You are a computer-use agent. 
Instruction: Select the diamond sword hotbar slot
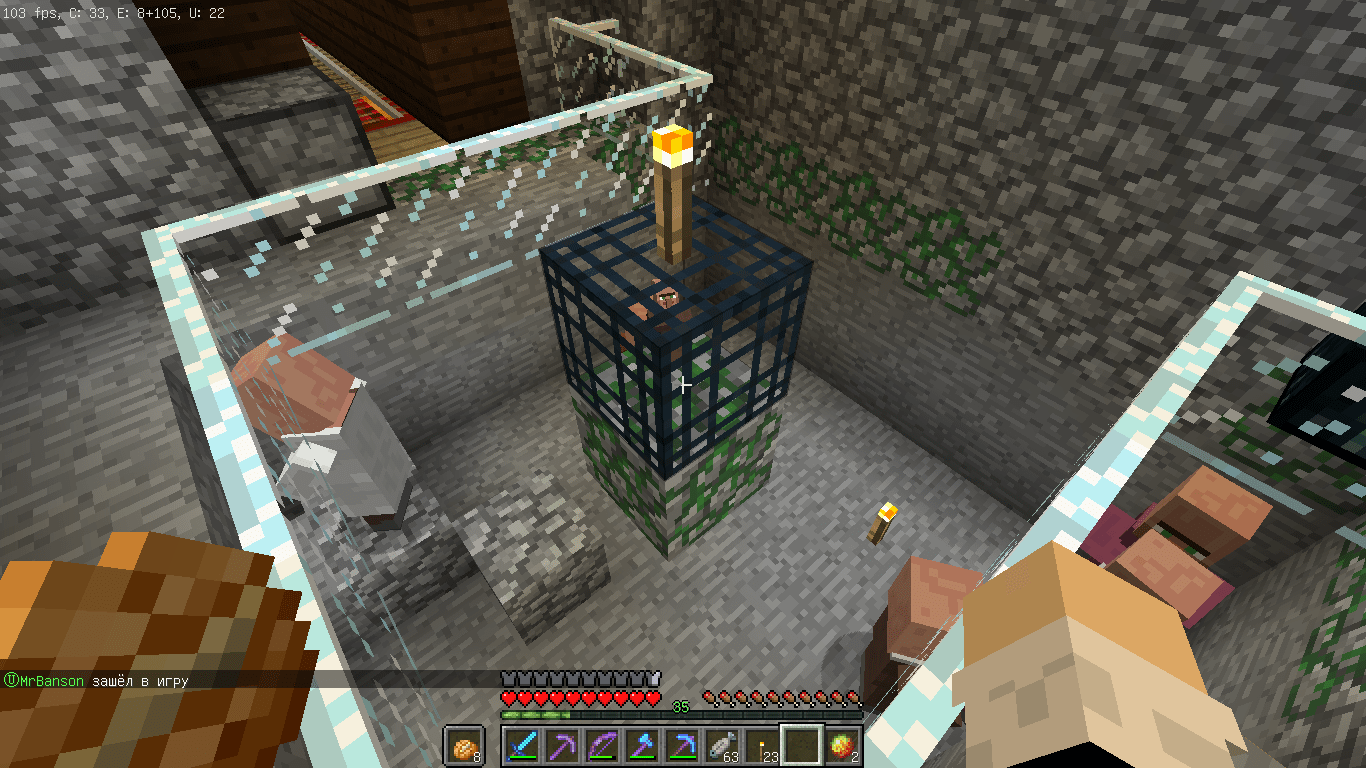521,746
